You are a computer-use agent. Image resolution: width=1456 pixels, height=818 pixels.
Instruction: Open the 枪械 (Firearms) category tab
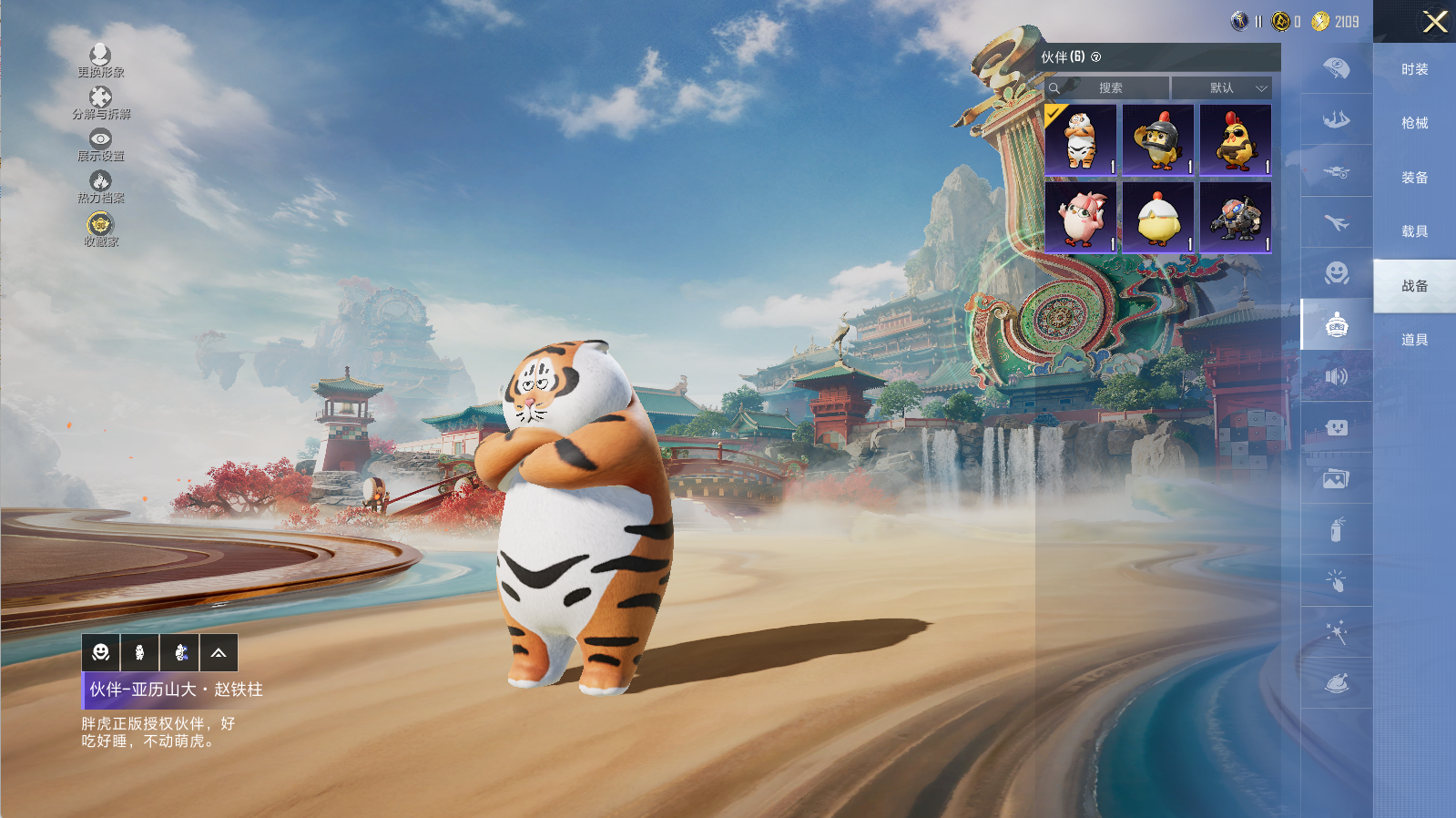[1414, 123]
